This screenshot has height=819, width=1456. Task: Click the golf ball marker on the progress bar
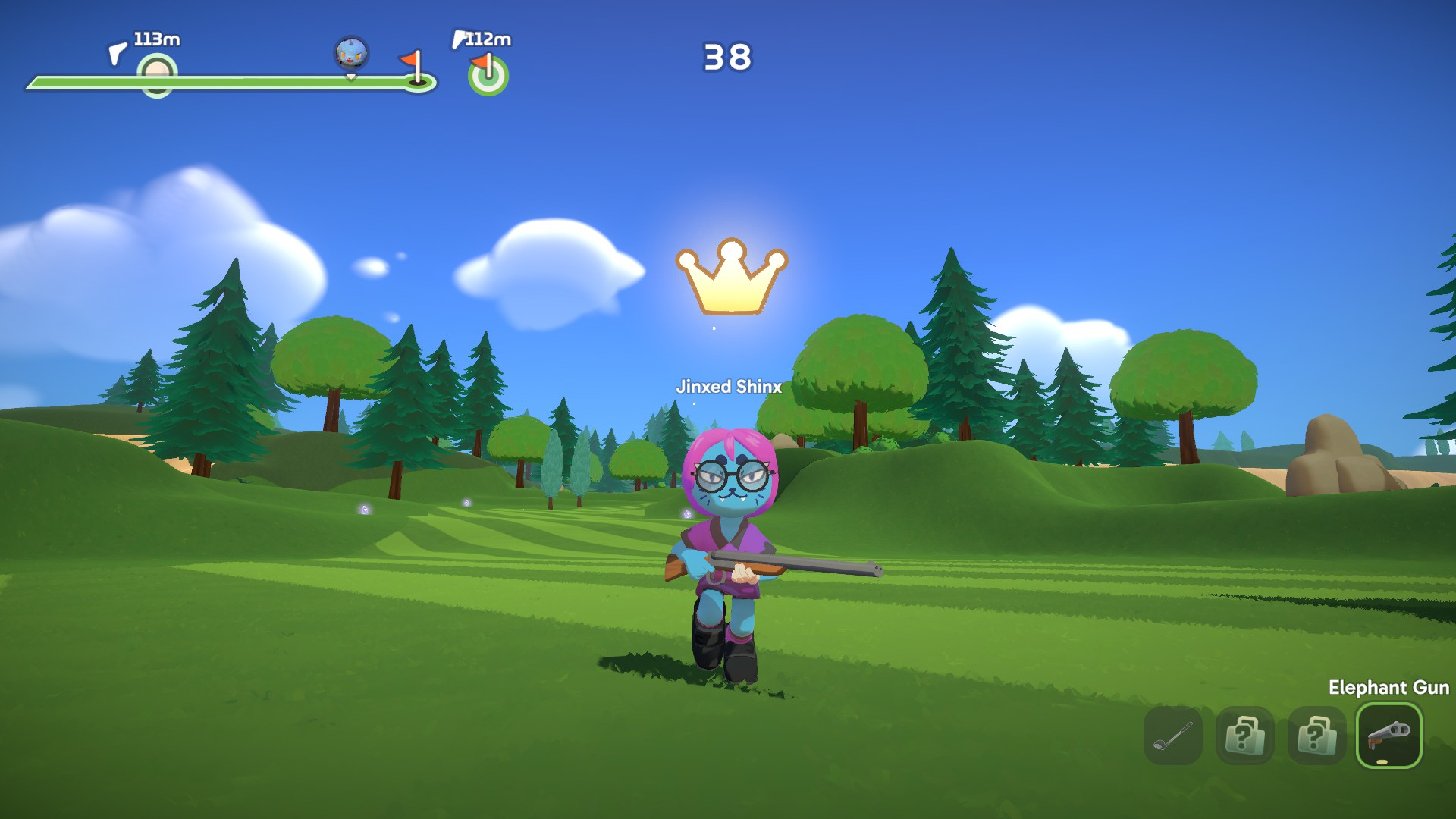click(x=157, y=75)
